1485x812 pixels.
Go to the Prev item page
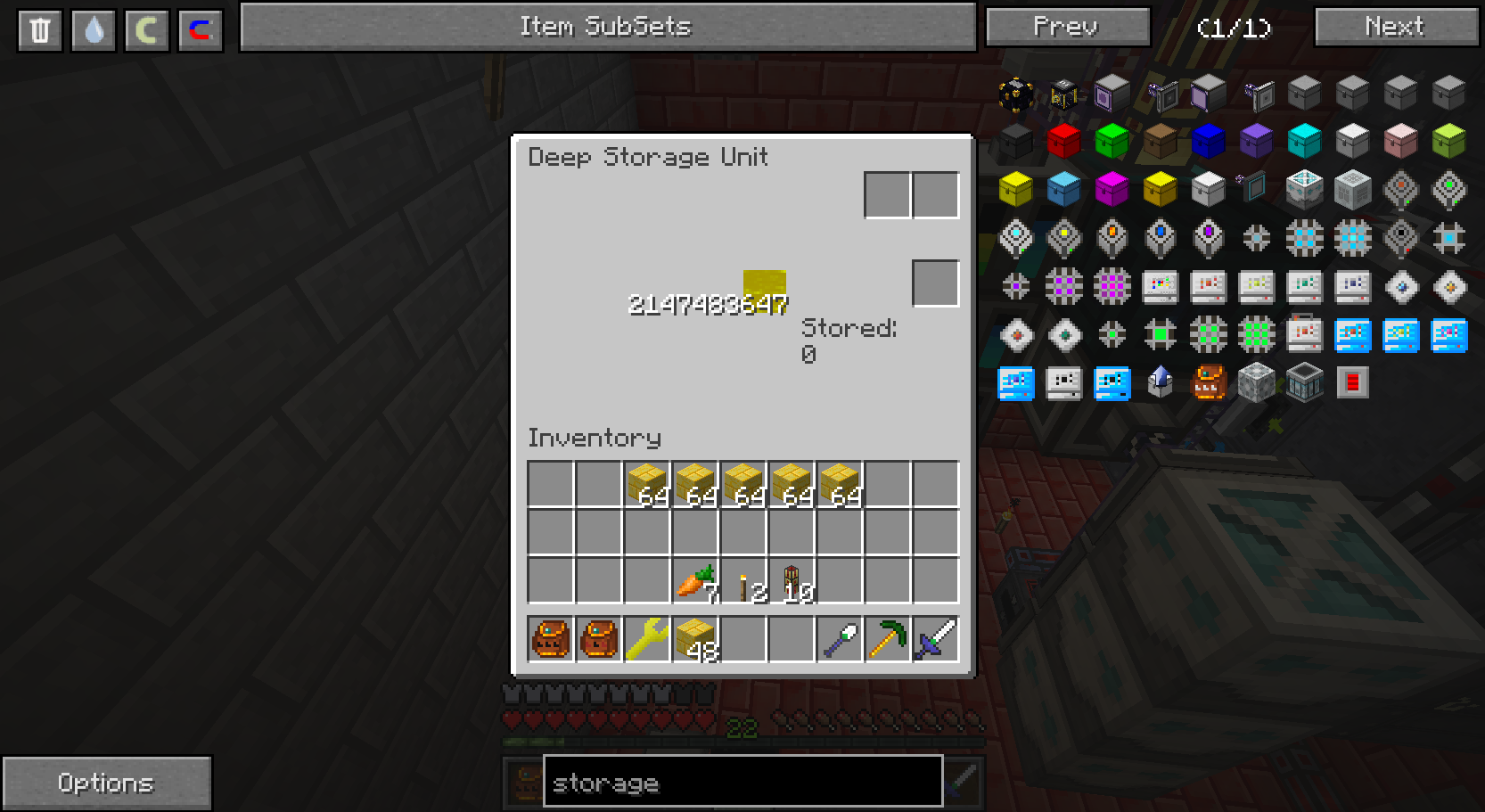(1067, 27)
